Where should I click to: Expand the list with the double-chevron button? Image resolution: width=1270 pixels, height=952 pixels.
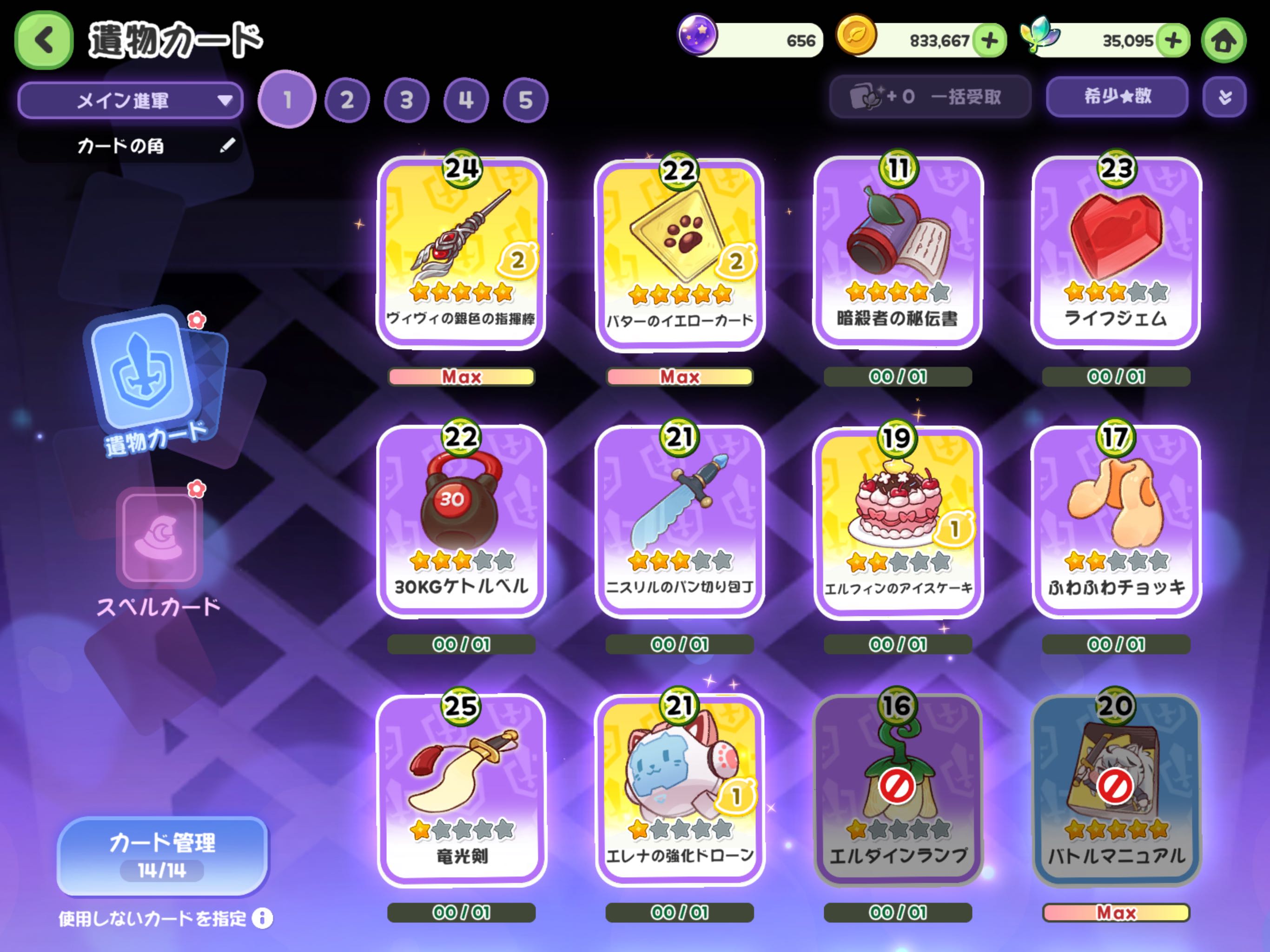(1224, 97)
